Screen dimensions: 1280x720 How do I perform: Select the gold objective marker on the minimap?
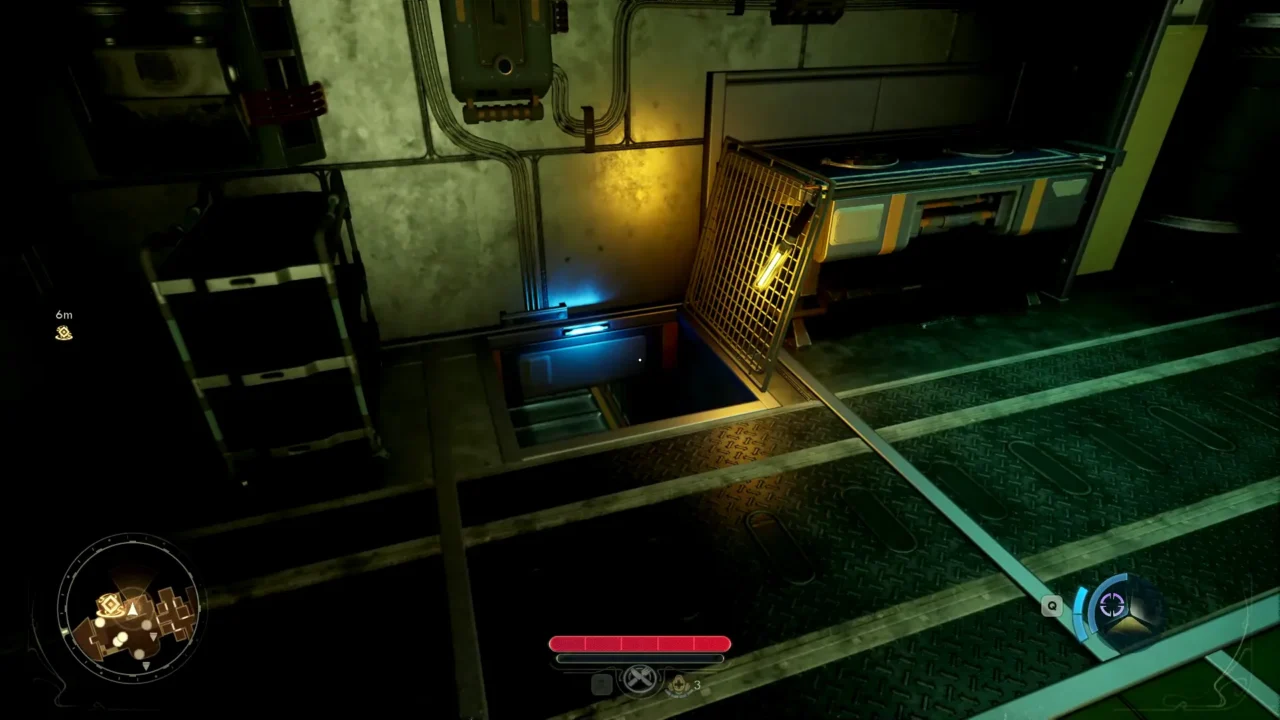point(108,604)
